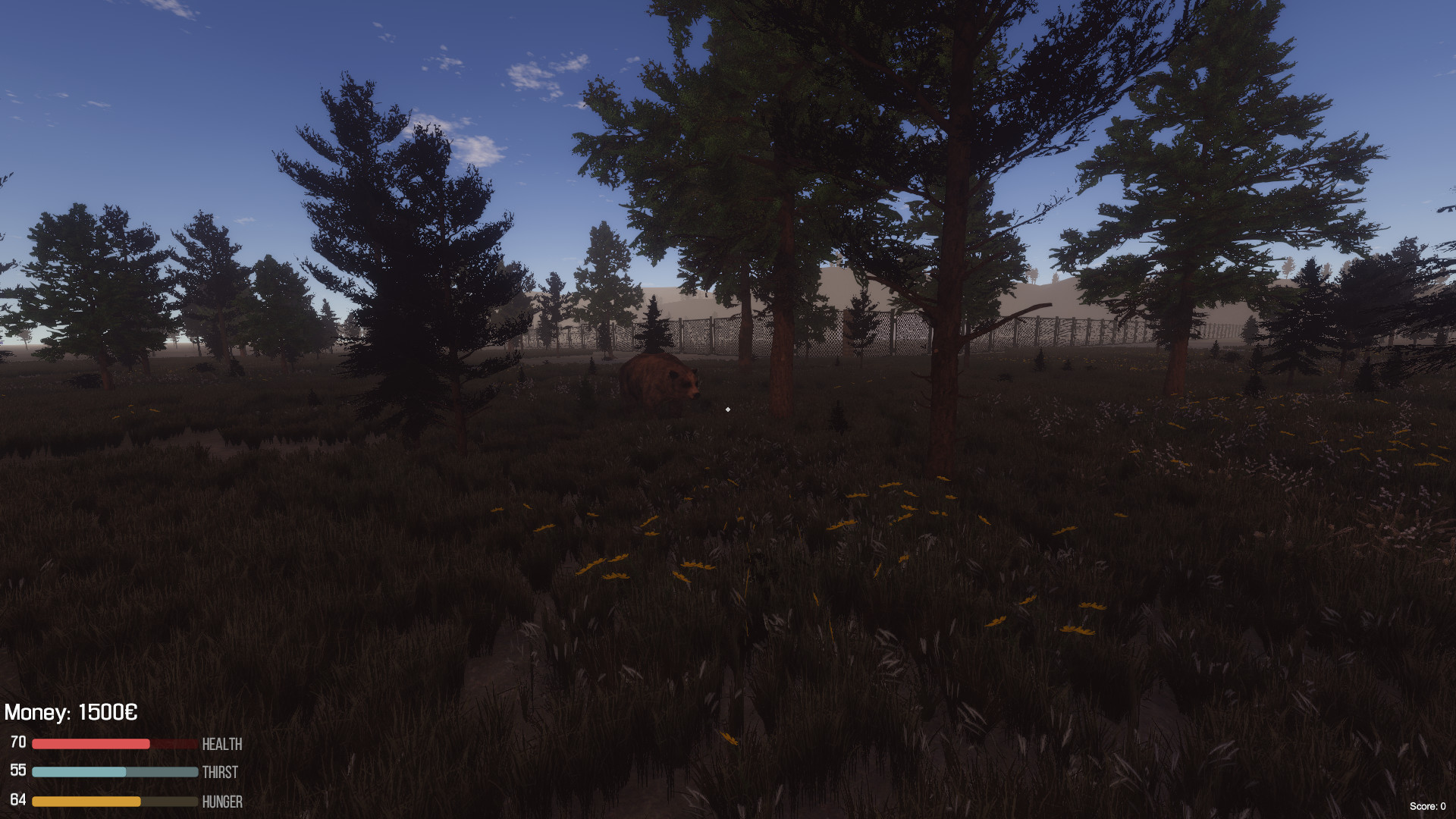Click the health value 70
The image size is (1456, 819).
point(18,741)
